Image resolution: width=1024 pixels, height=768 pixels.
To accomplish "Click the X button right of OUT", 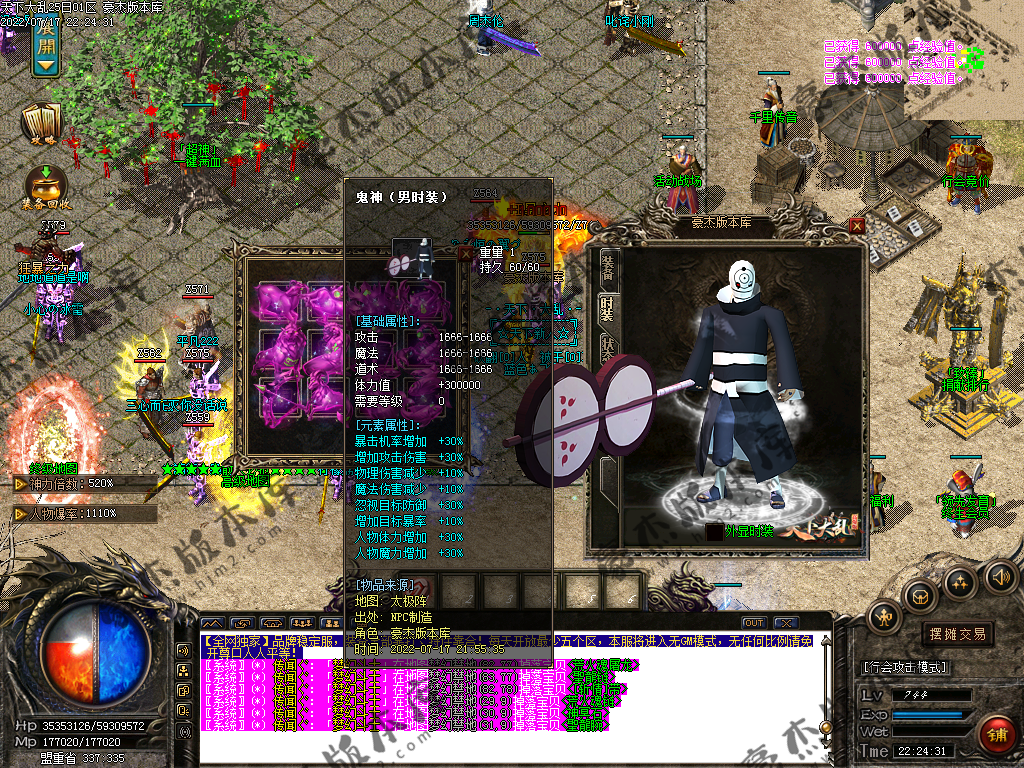I will point(785,623).
